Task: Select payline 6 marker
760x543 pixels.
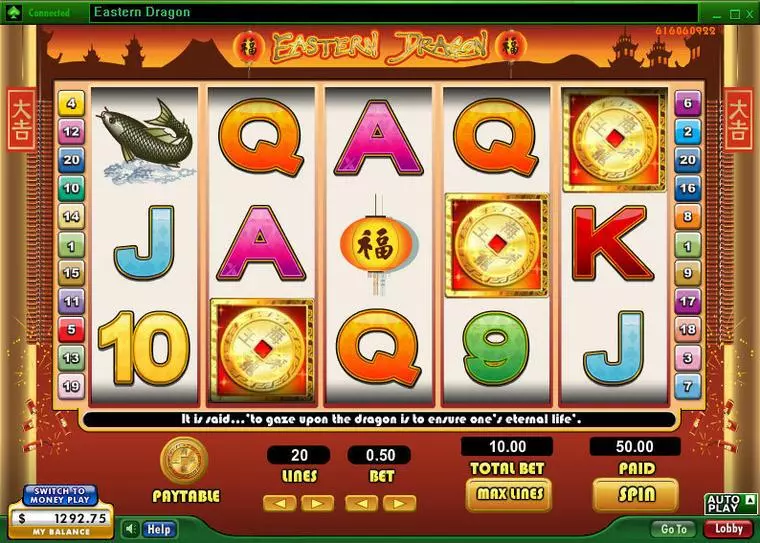Action: click(x=688, y=102)
